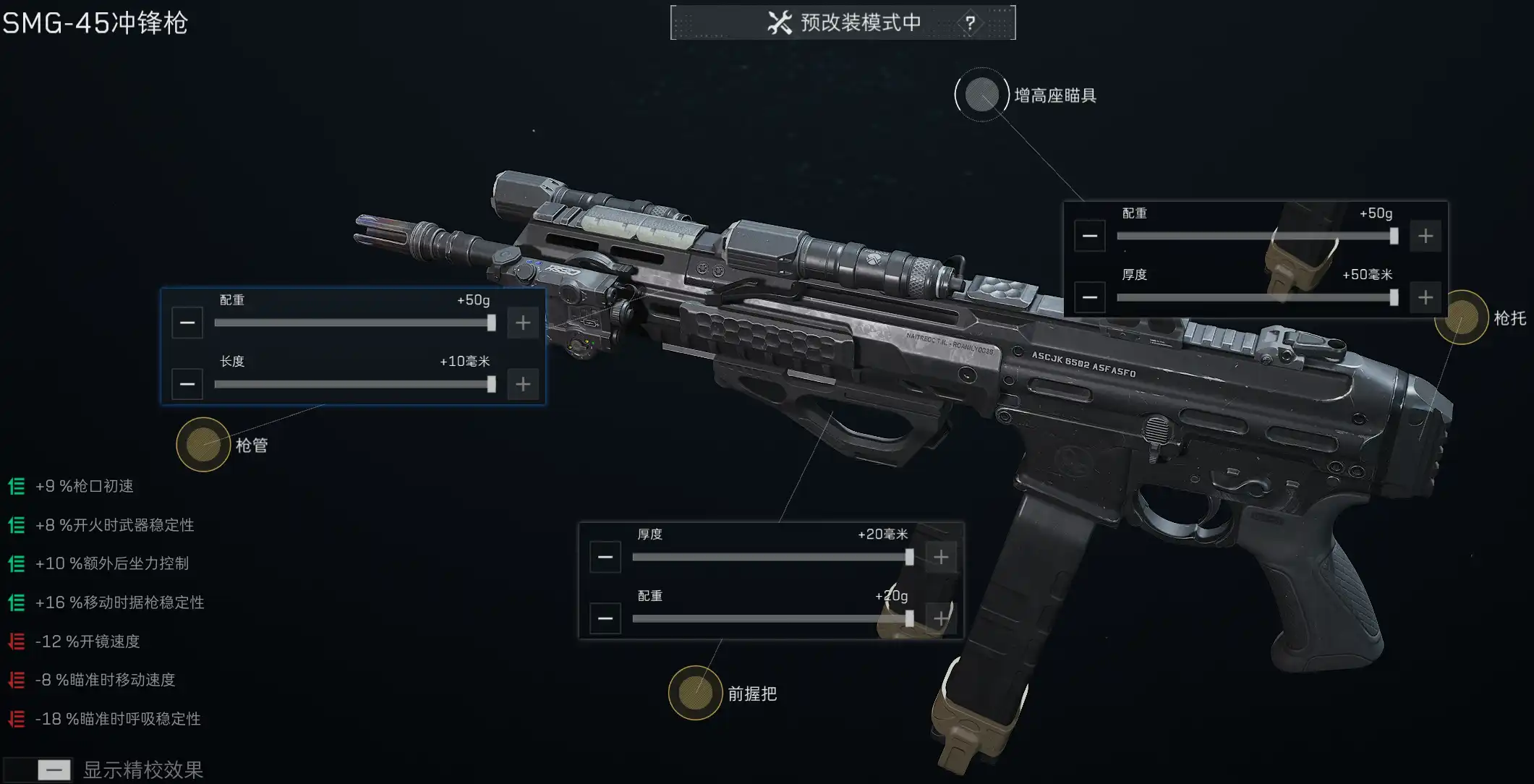Increase foregrip 厚度 thickness with plus button
Image resolution: width=1534 pixels, height=784 pixels.
pyautogui.click(x=941, y=557)
